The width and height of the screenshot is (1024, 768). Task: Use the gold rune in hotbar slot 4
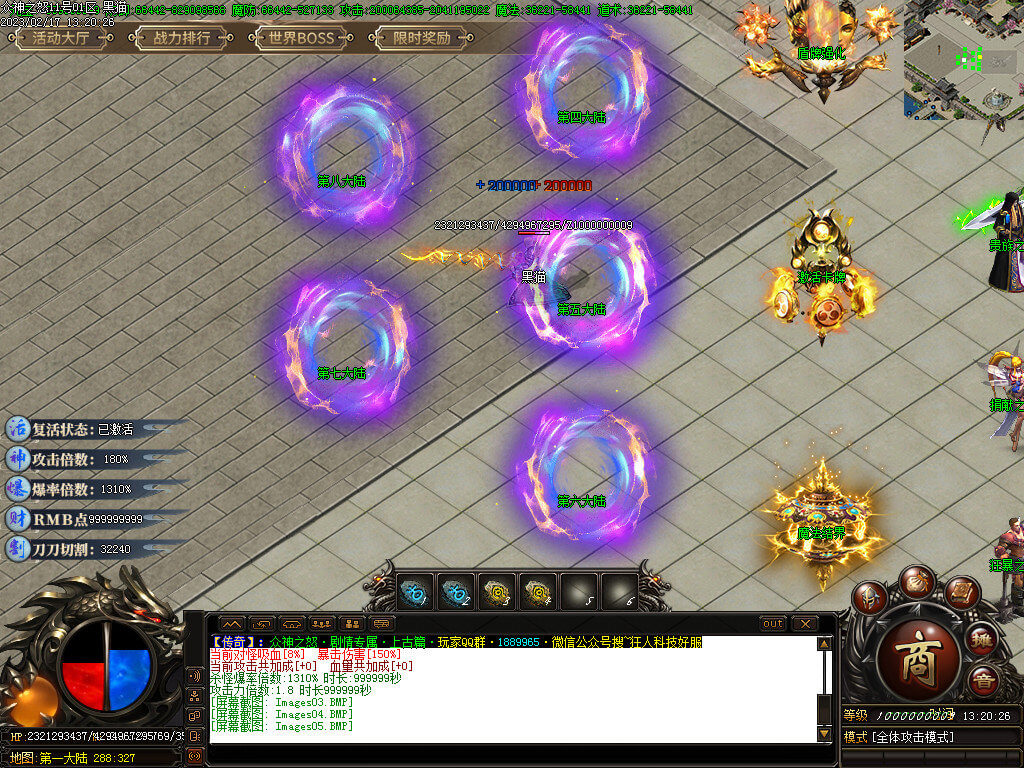[x=538, y=592]
